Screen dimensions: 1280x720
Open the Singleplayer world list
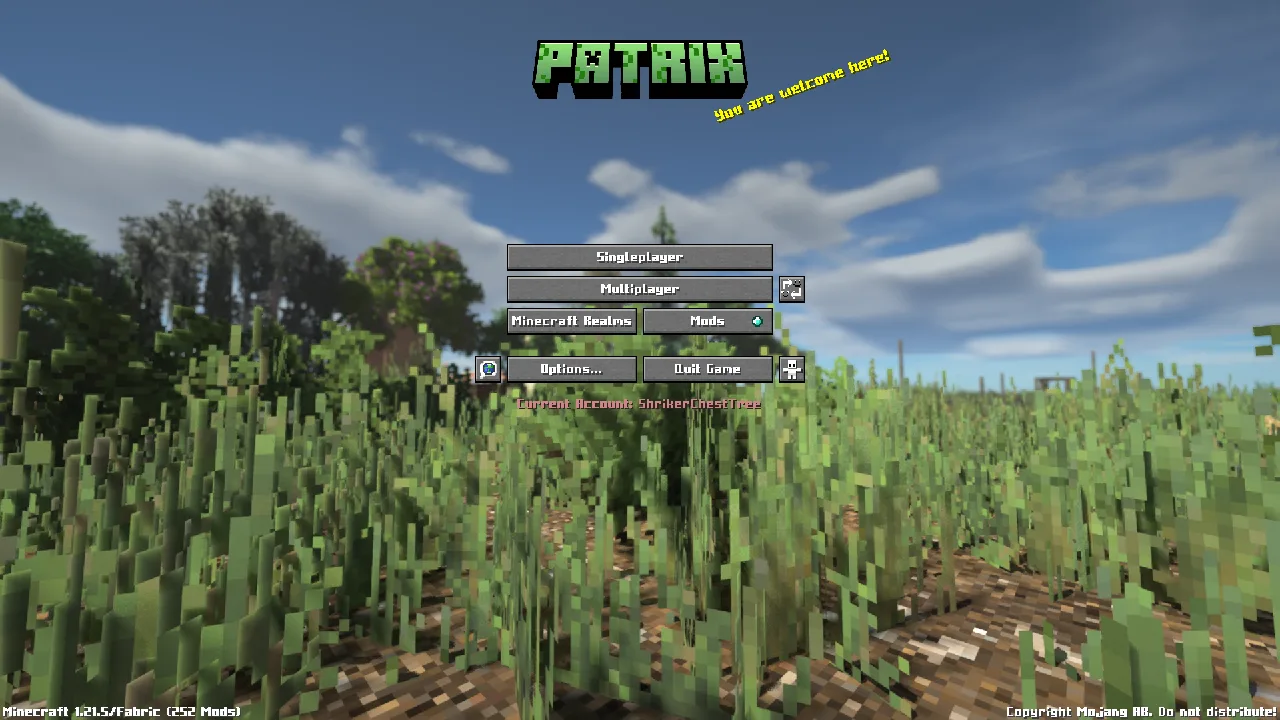(639, 257)
